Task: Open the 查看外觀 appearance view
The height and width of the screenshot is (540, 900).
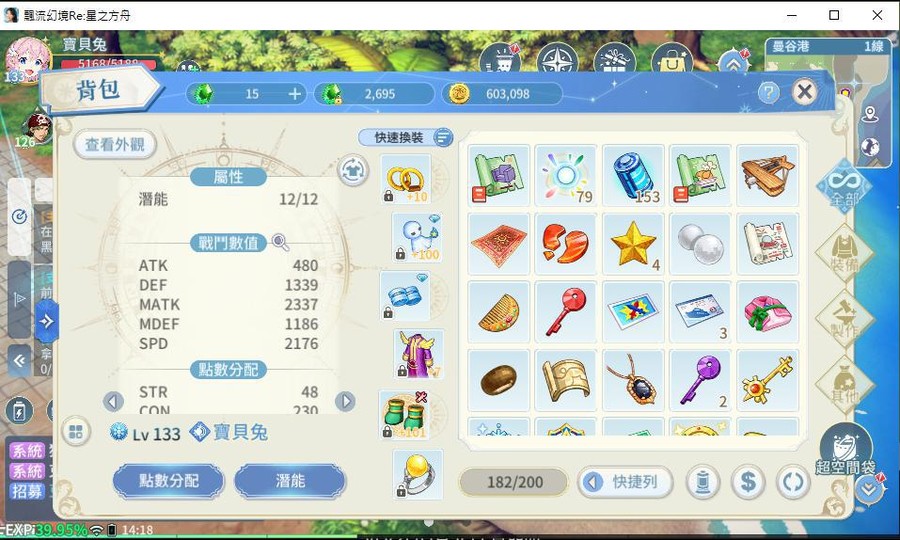Action: point(115,145)
